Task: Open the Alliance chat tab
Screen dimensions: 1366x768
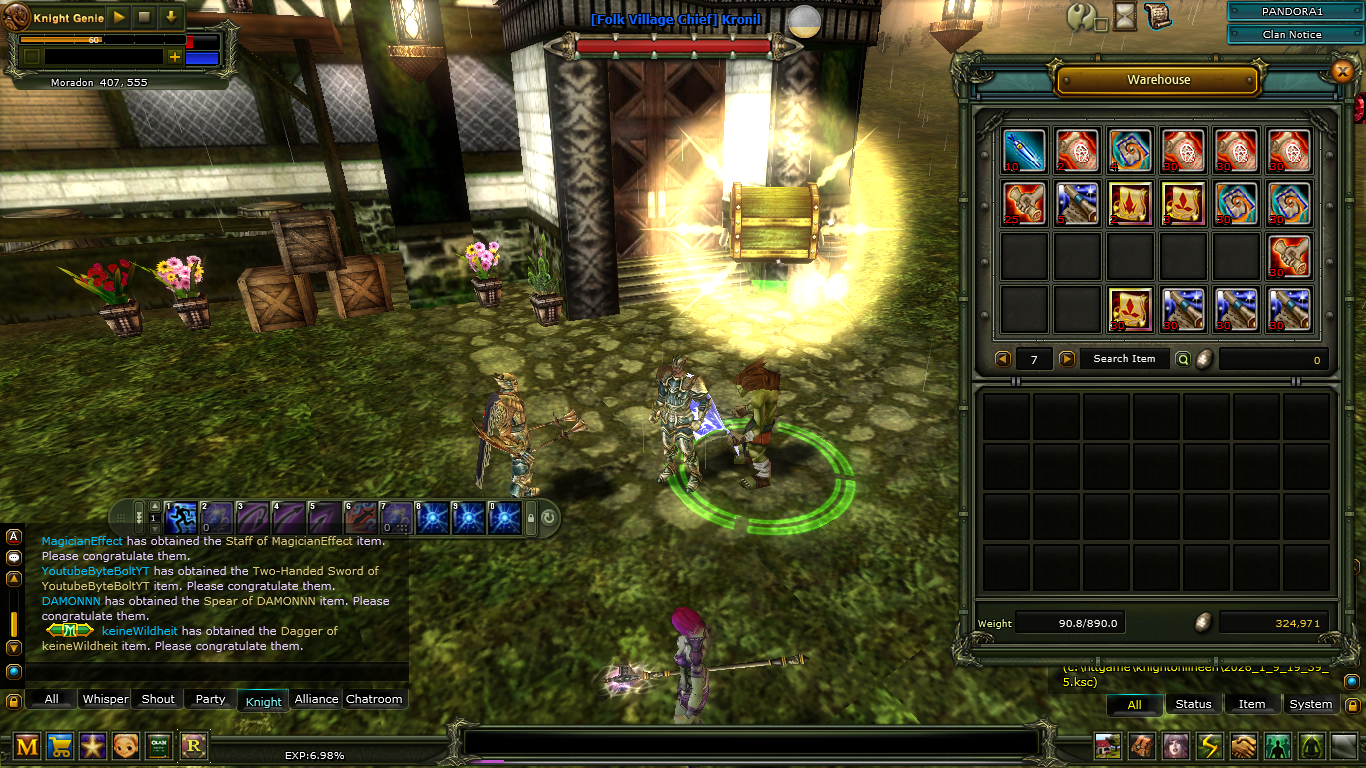Action: pyautogui.click(x=316, y=699)
